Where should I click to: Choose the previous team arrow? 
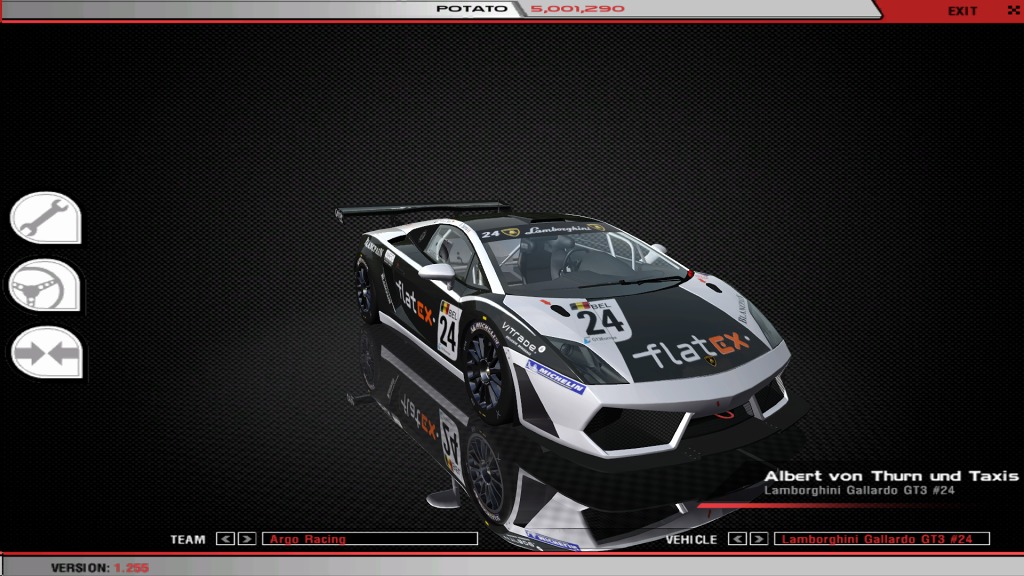pyautogui.click(x=225, y=539)
